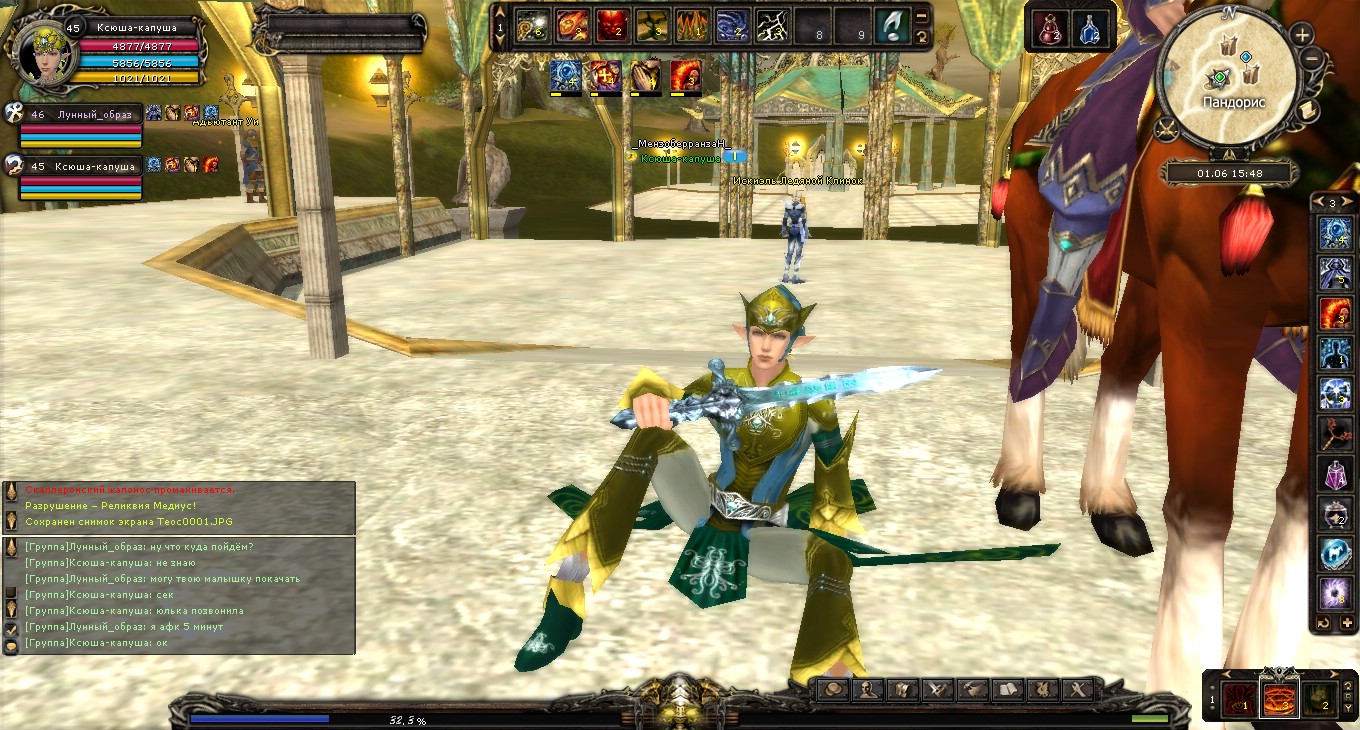
Task: Open the crossed tools settings button
Action: pyautogui.click(x=1079, y=689)
